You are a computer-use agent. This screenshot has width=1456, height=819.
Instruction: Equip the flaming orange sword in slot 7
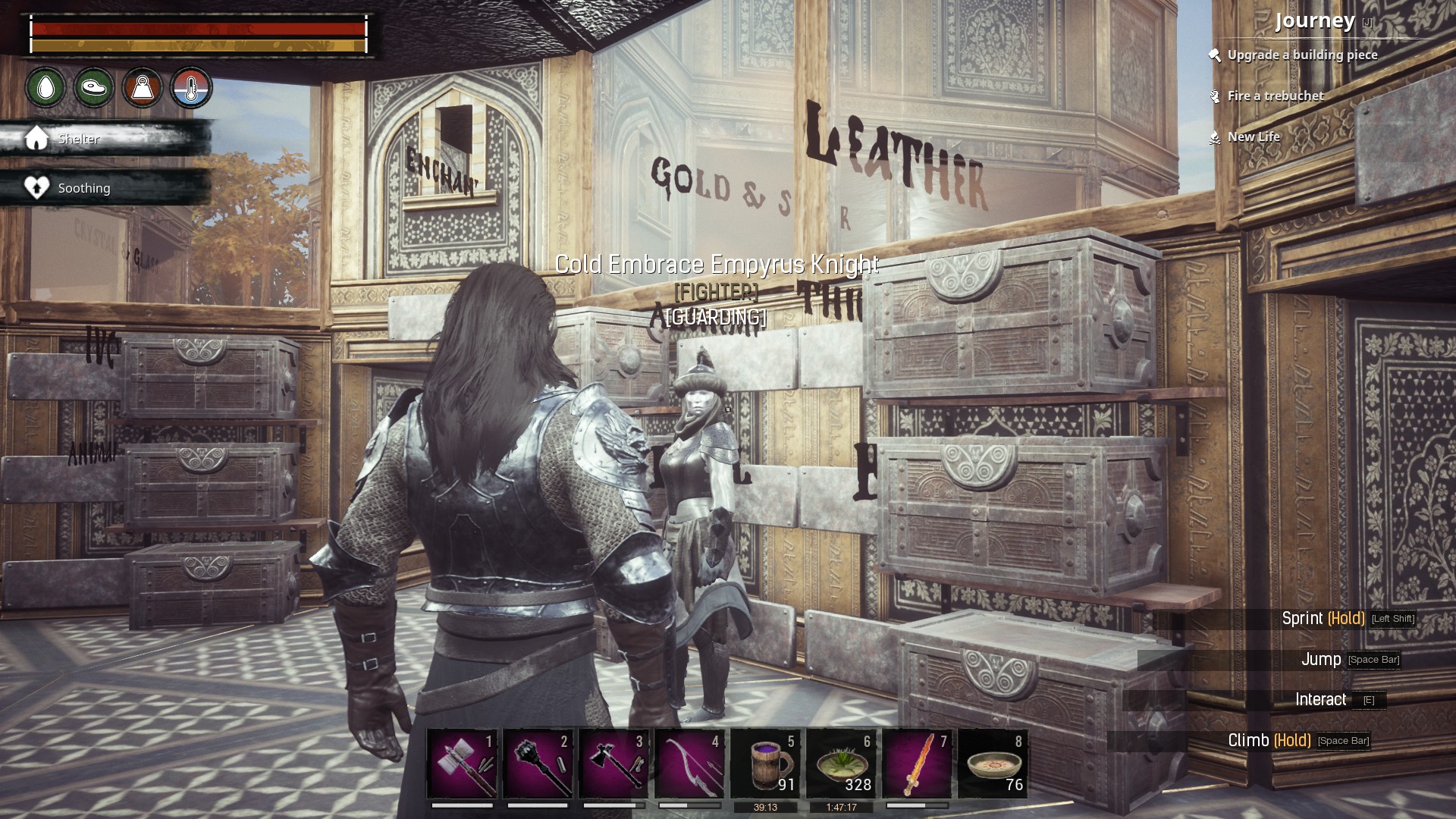pyautogui.click(x=918, y=764)
